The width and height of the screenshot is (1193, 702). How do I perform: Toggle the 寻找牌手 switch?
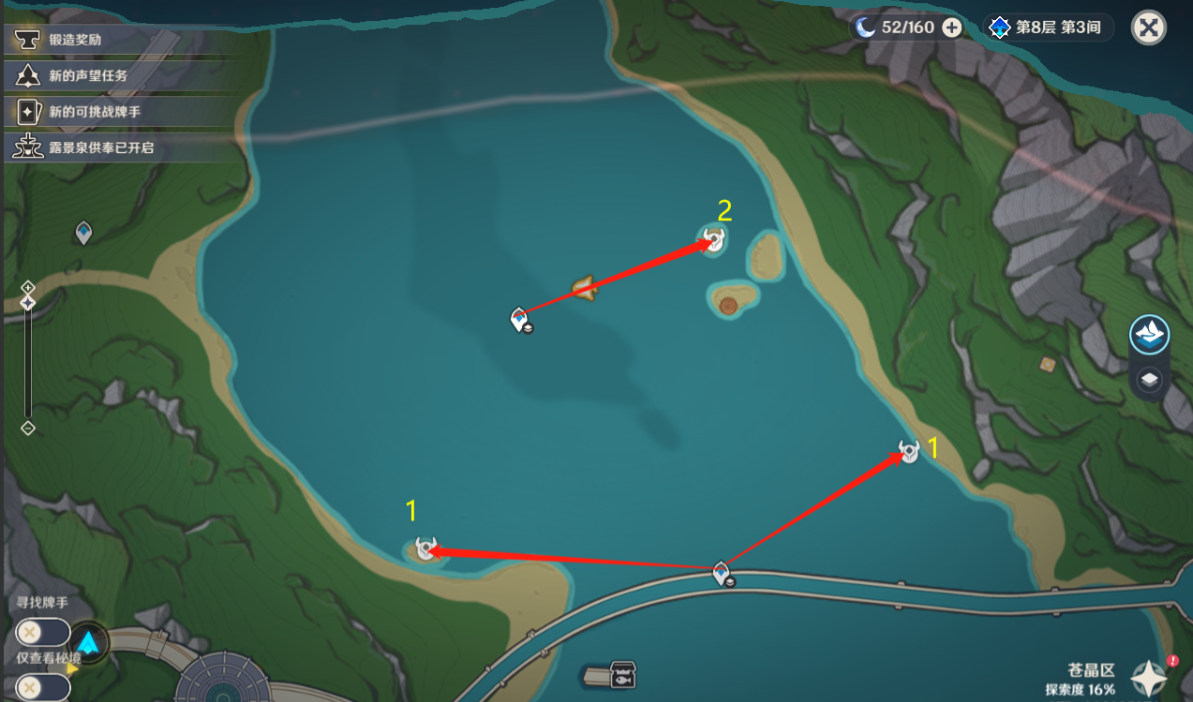click(x=42, y=632)
